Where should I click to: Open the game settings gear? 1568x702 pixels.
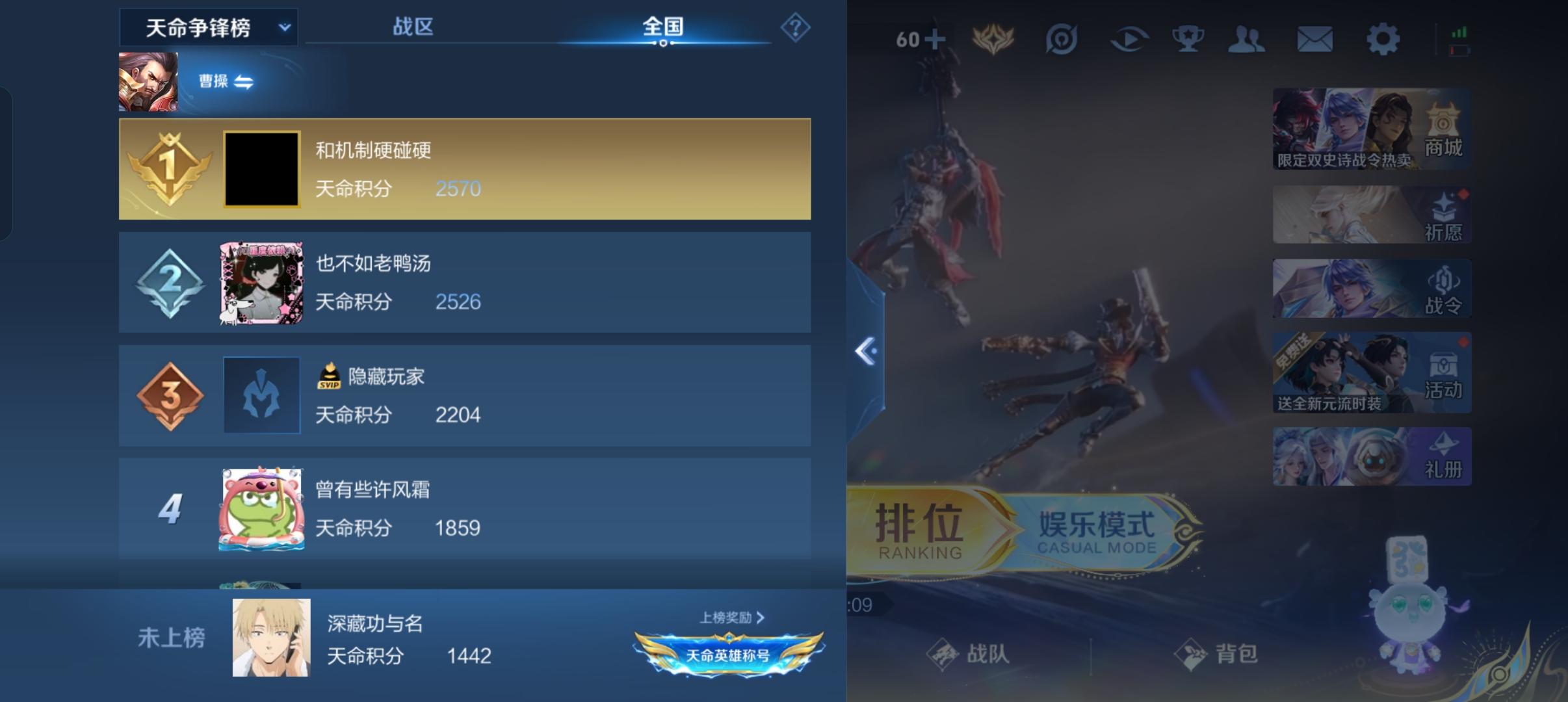click(x=1384, y=39)
